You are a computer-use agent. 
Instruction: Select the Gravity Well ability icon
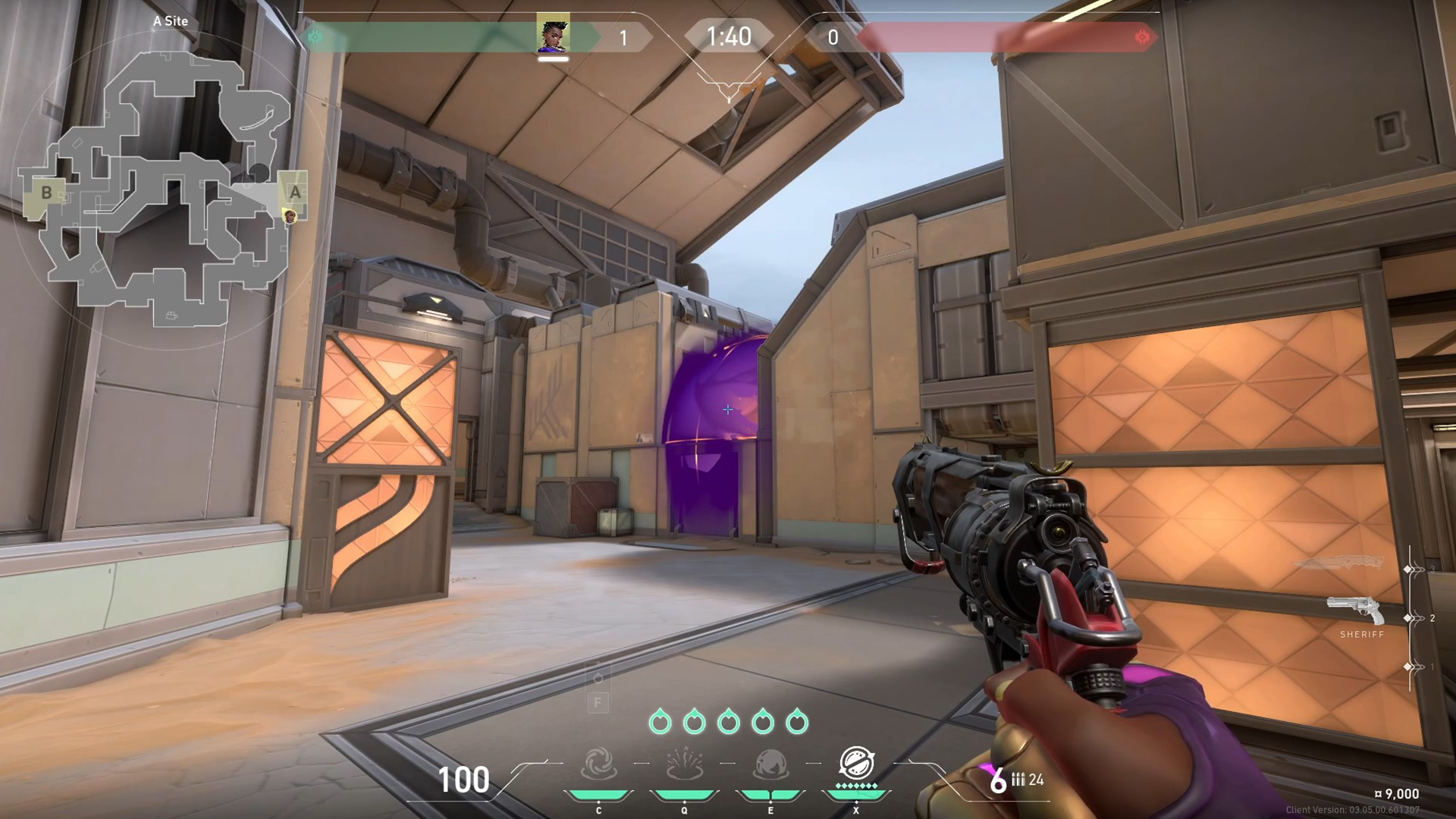click(x=599, y=763)
